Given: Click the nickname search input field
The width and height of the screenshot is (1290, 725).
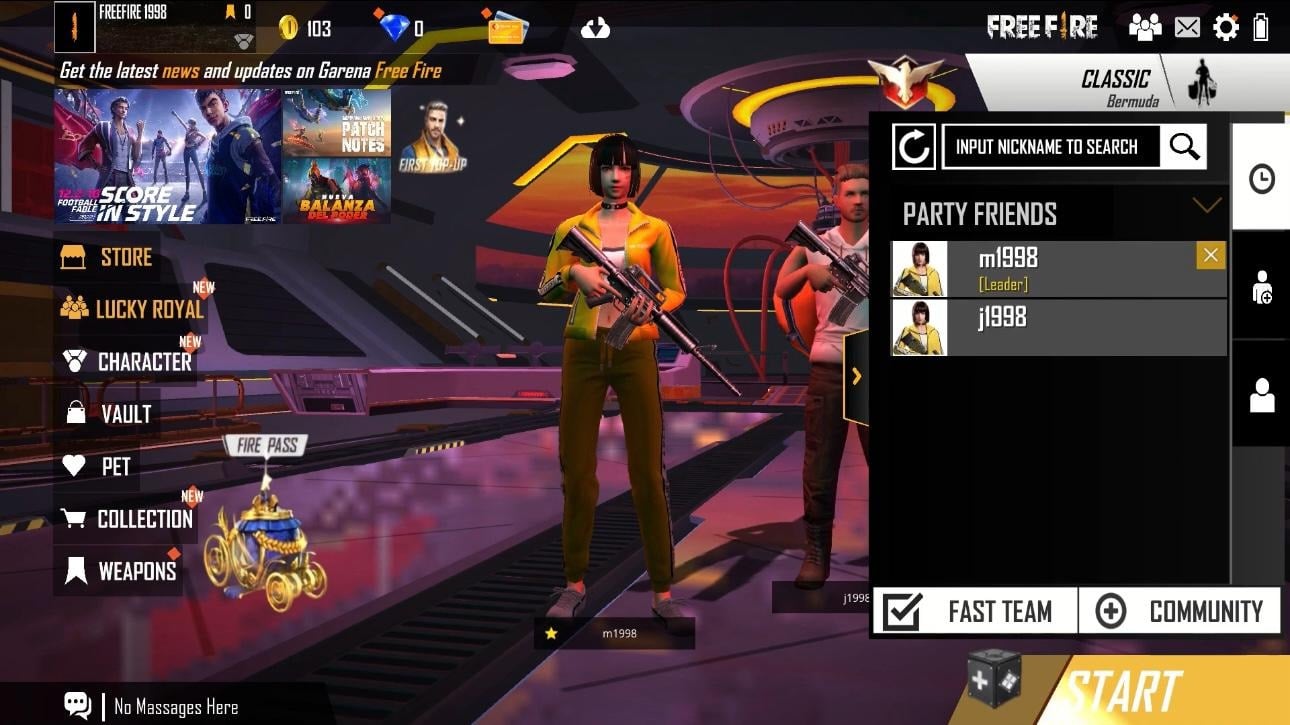Looking at the screenshot, I should tap(1050, 147).
